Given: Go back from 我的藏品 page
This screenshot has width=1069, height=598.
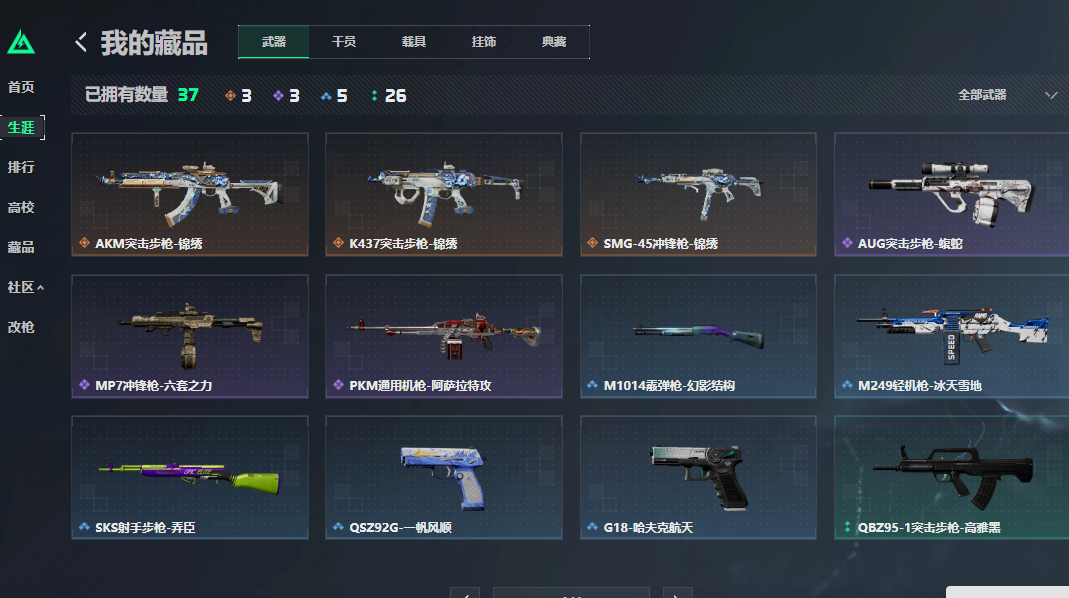Looking at the screenshot, I should 81,43.
